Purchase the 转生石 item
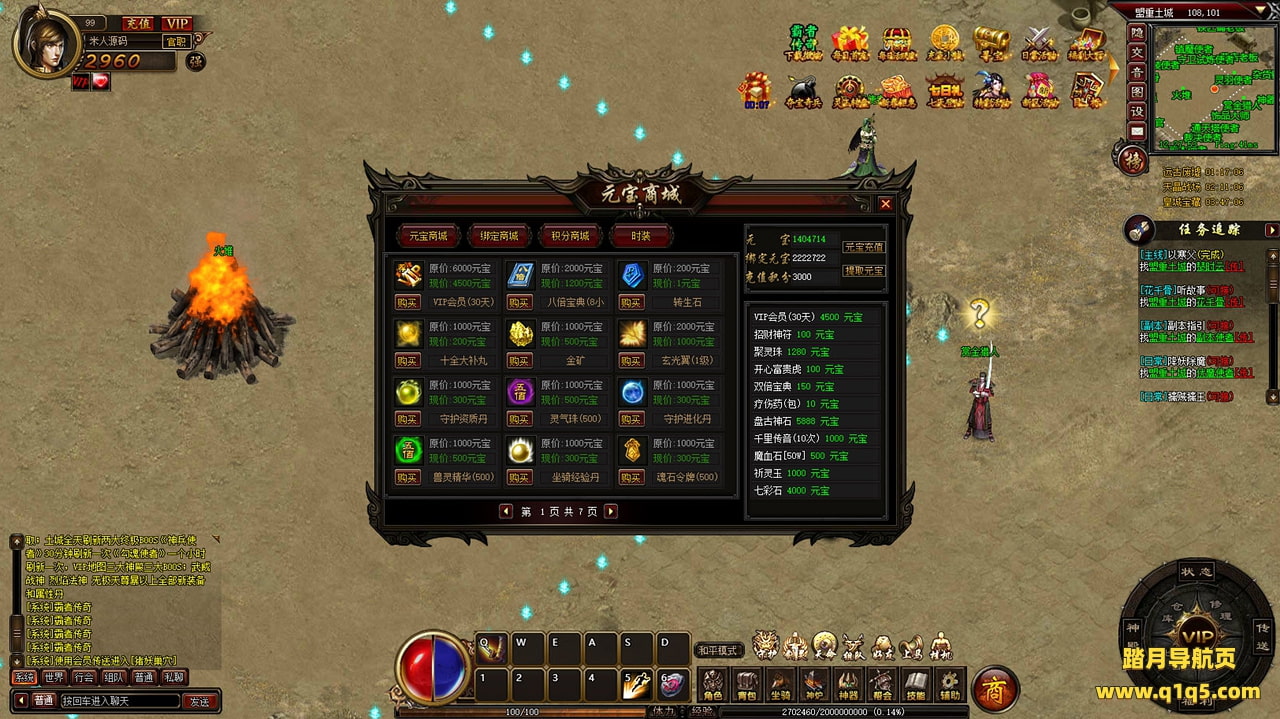This screenshot has height=719, width=1280. click(x=631, y=302)
